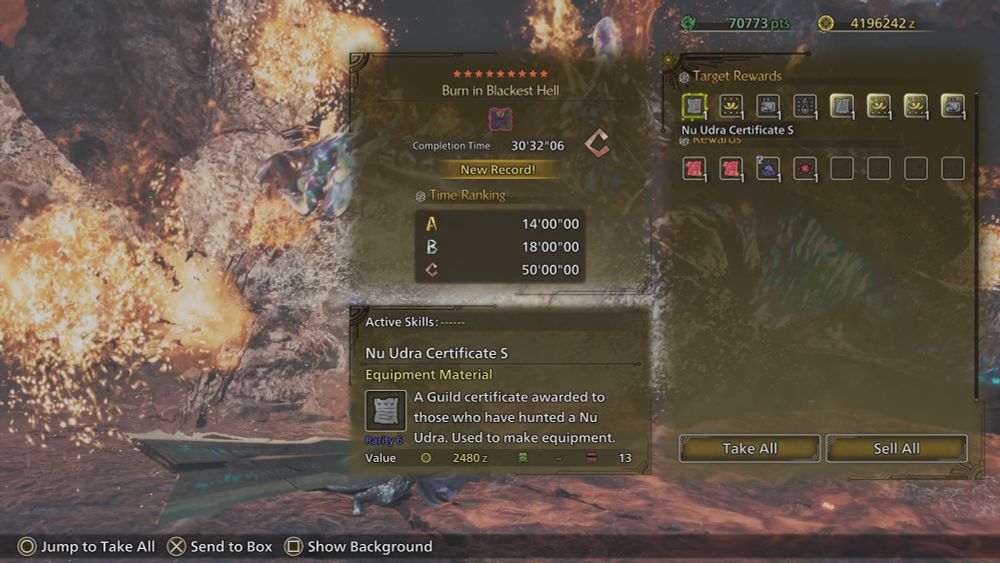
Task: Select the flask-shaped item in Target Rewards
Action: 805,106
